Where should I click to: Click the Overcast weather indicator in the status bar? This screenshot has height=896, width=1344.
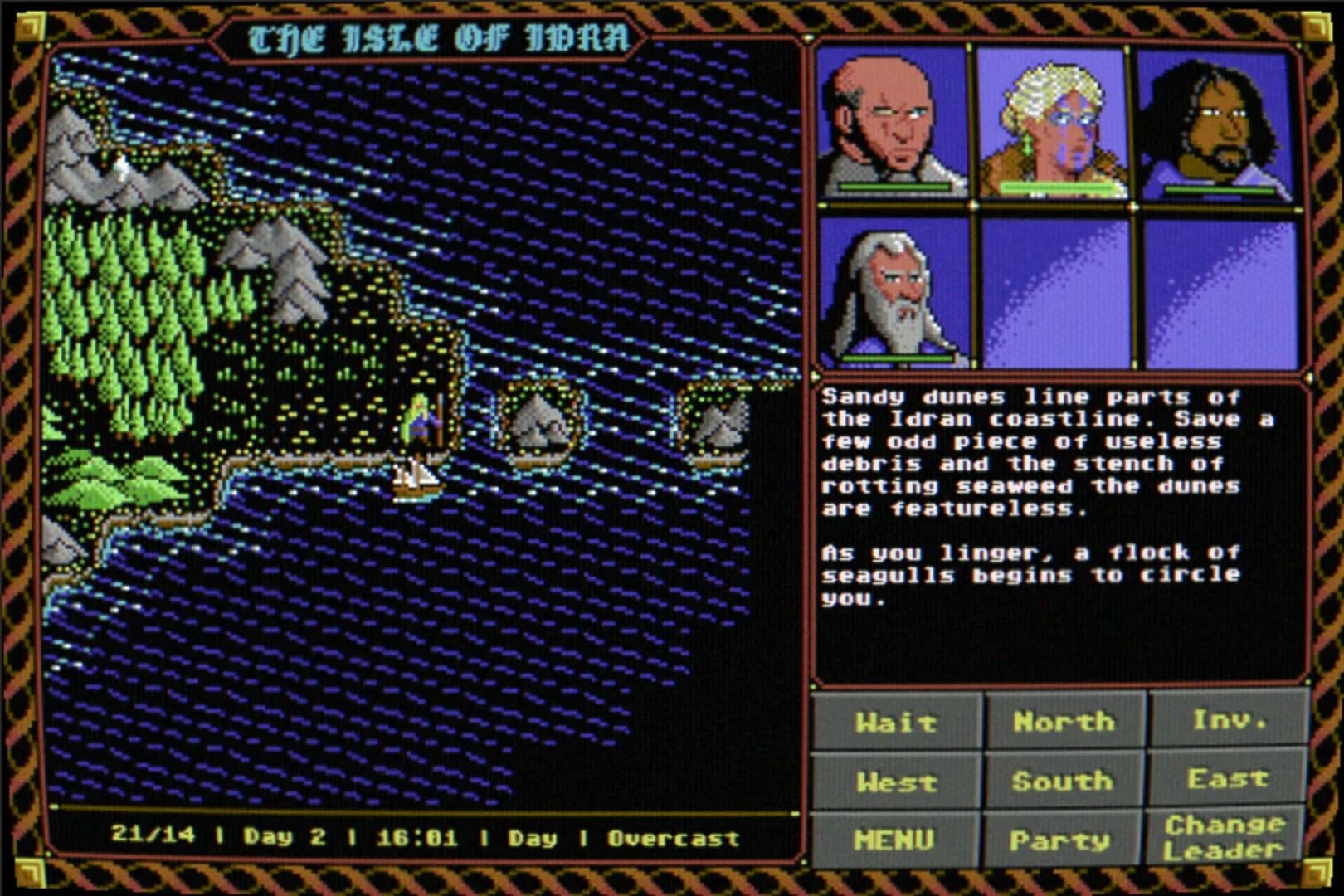pyautogui.click(x=674, y=840)
